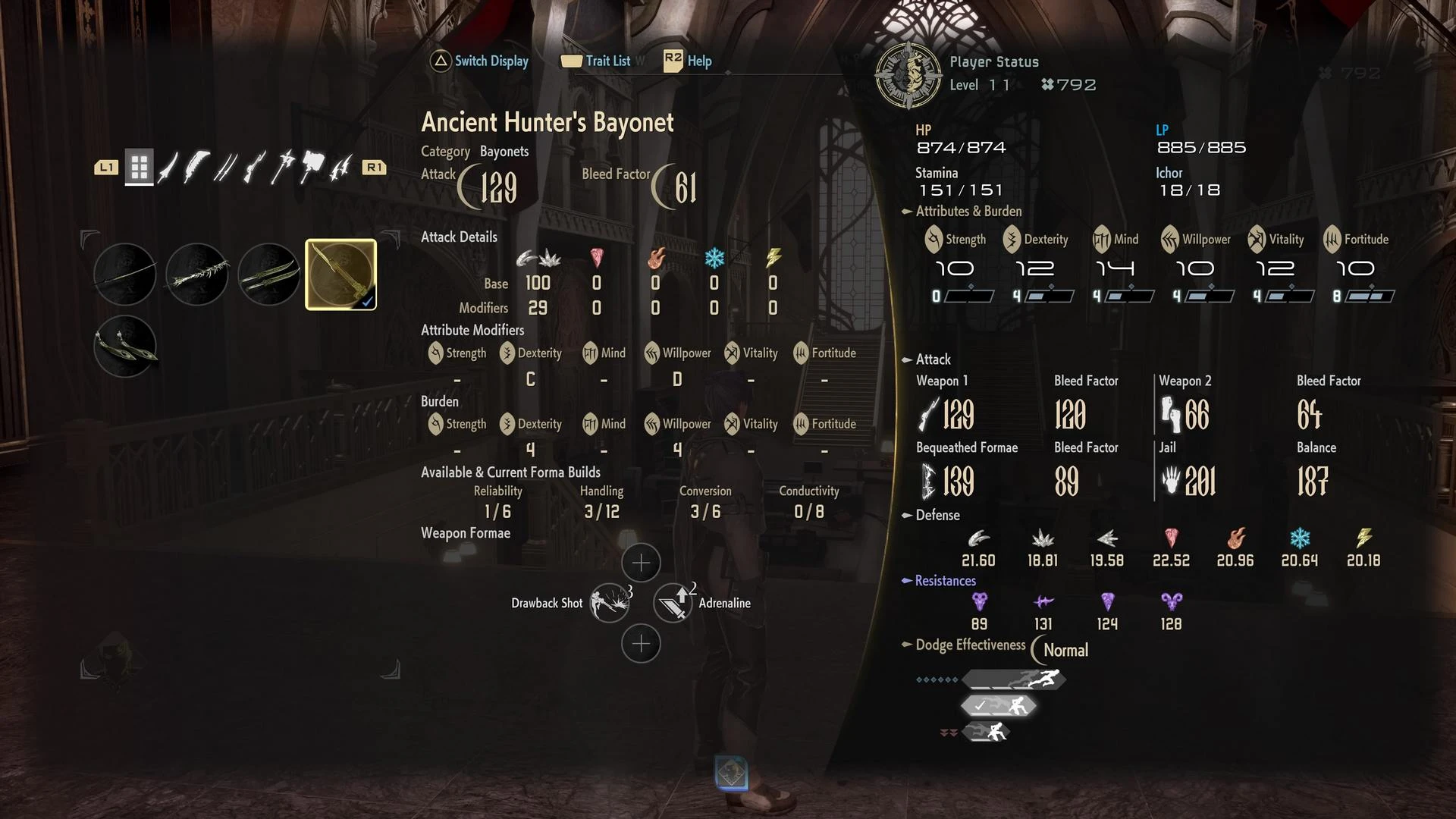The height and width of the screenshot is (819, 1456).
Task: Select the katana weapon category icon
Action: pyautogui.click(x=168, y=168)
